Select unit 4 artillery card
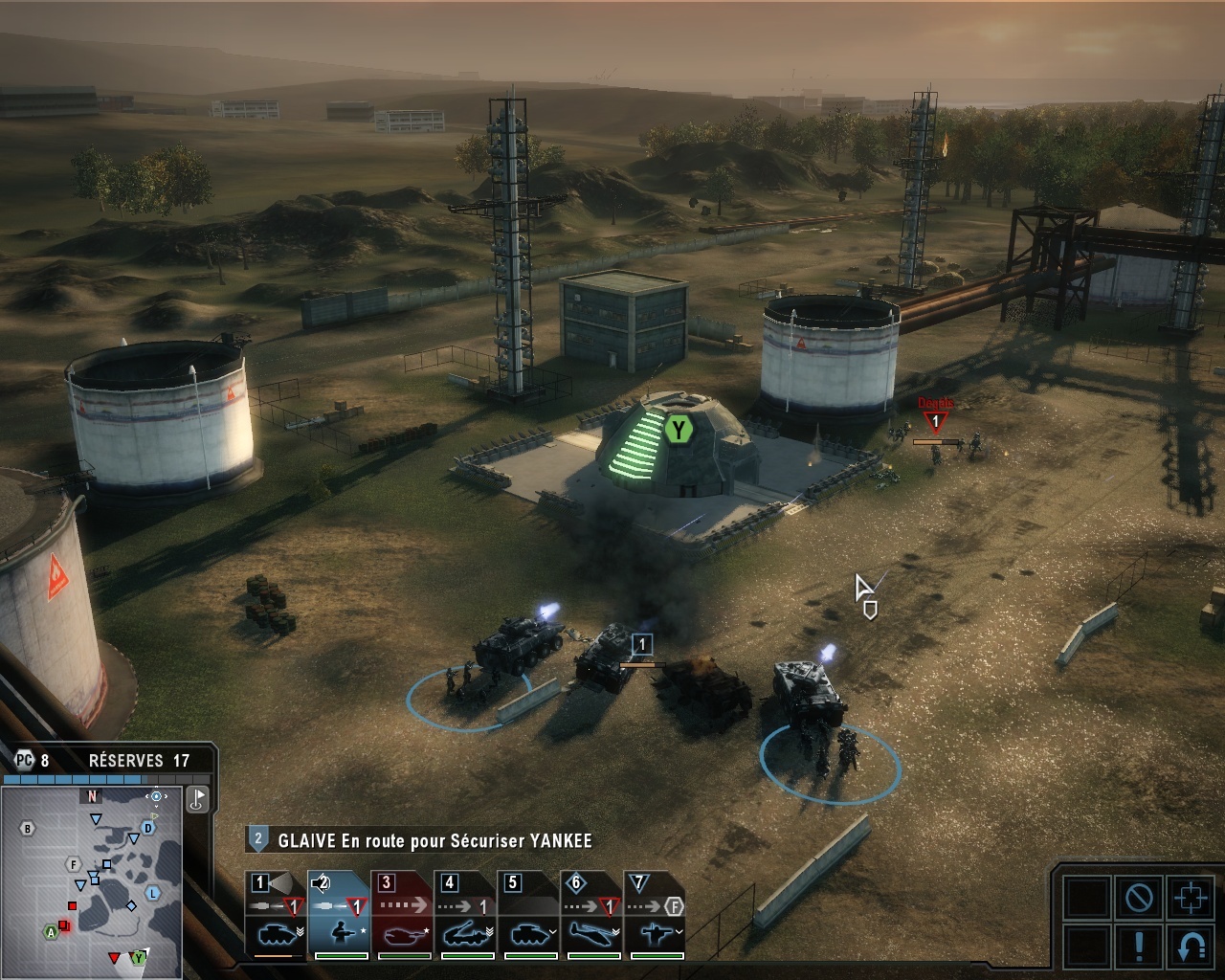This screenshot has height=980, width=1225. point(465,914)
